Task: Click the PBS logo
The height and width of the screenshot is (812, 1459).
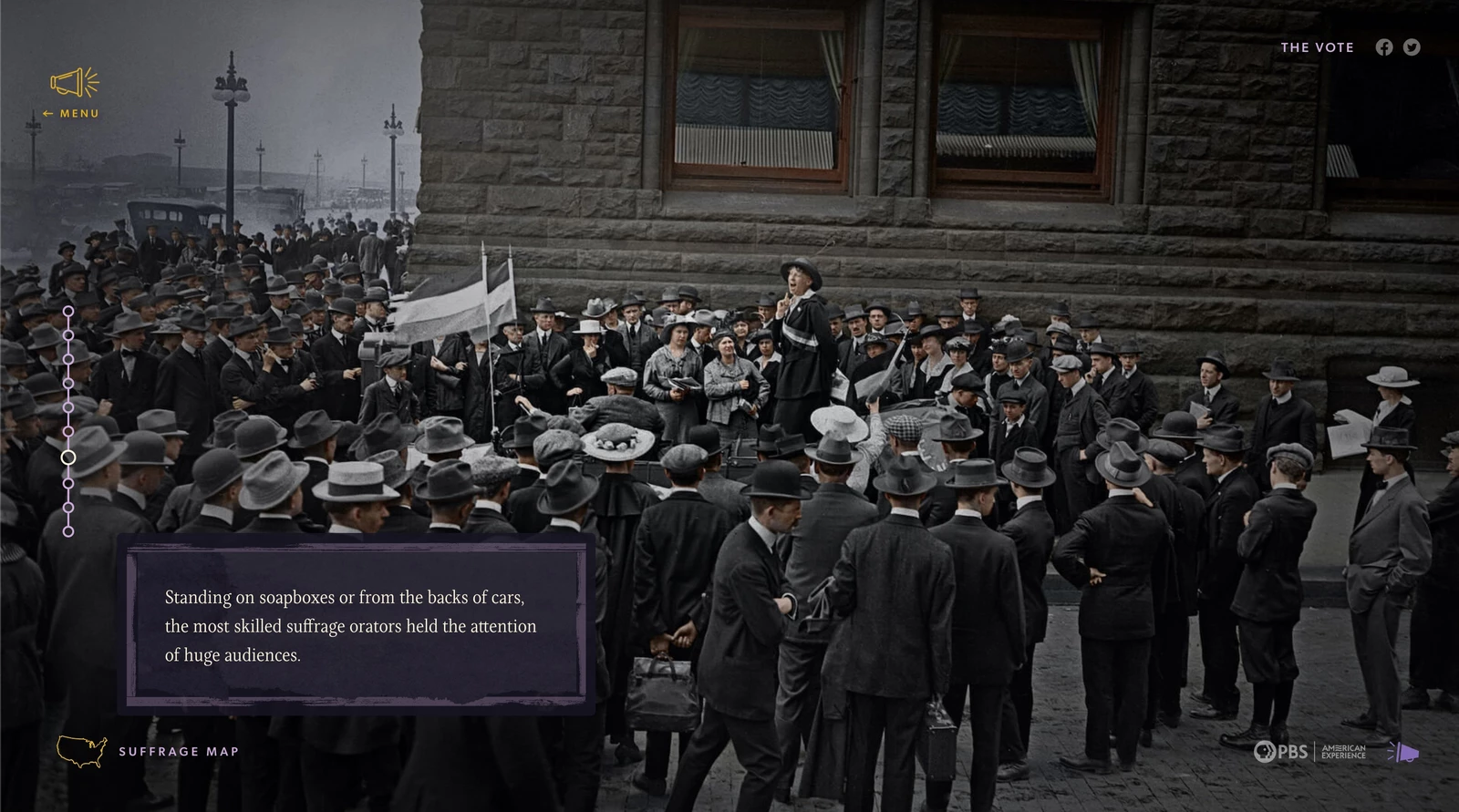Action: point(1281,753)
